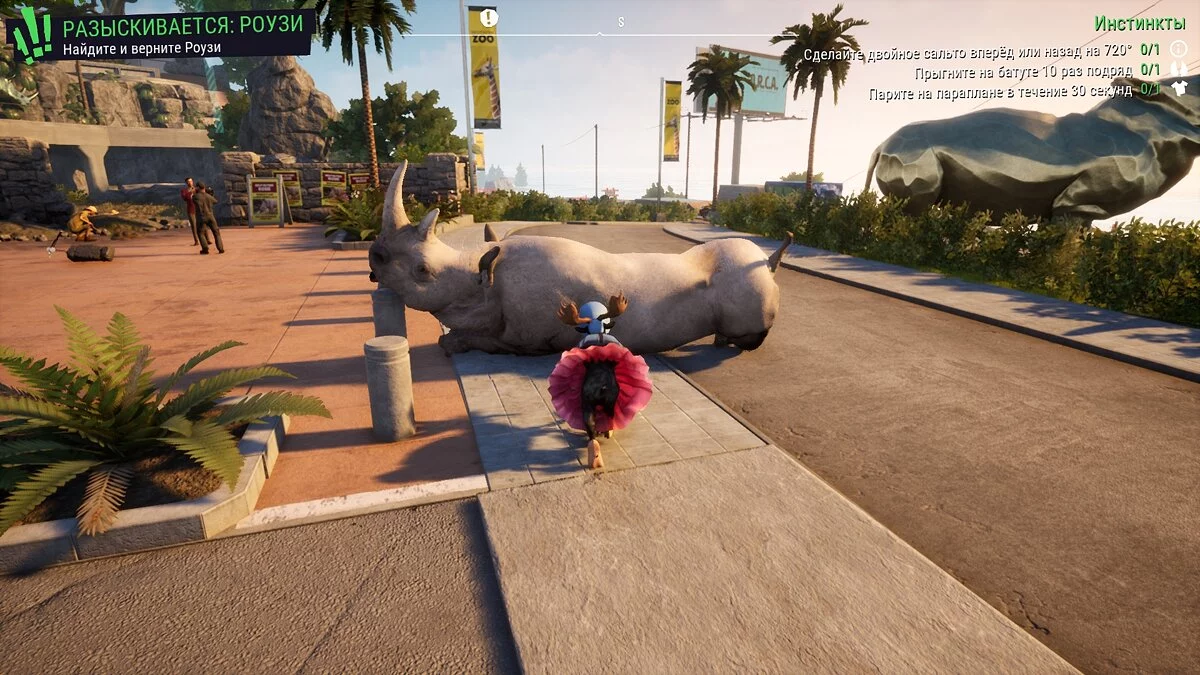Click the shirt reward icon
This screenshot has width=1200, height=675.
tap(1179, 88)
